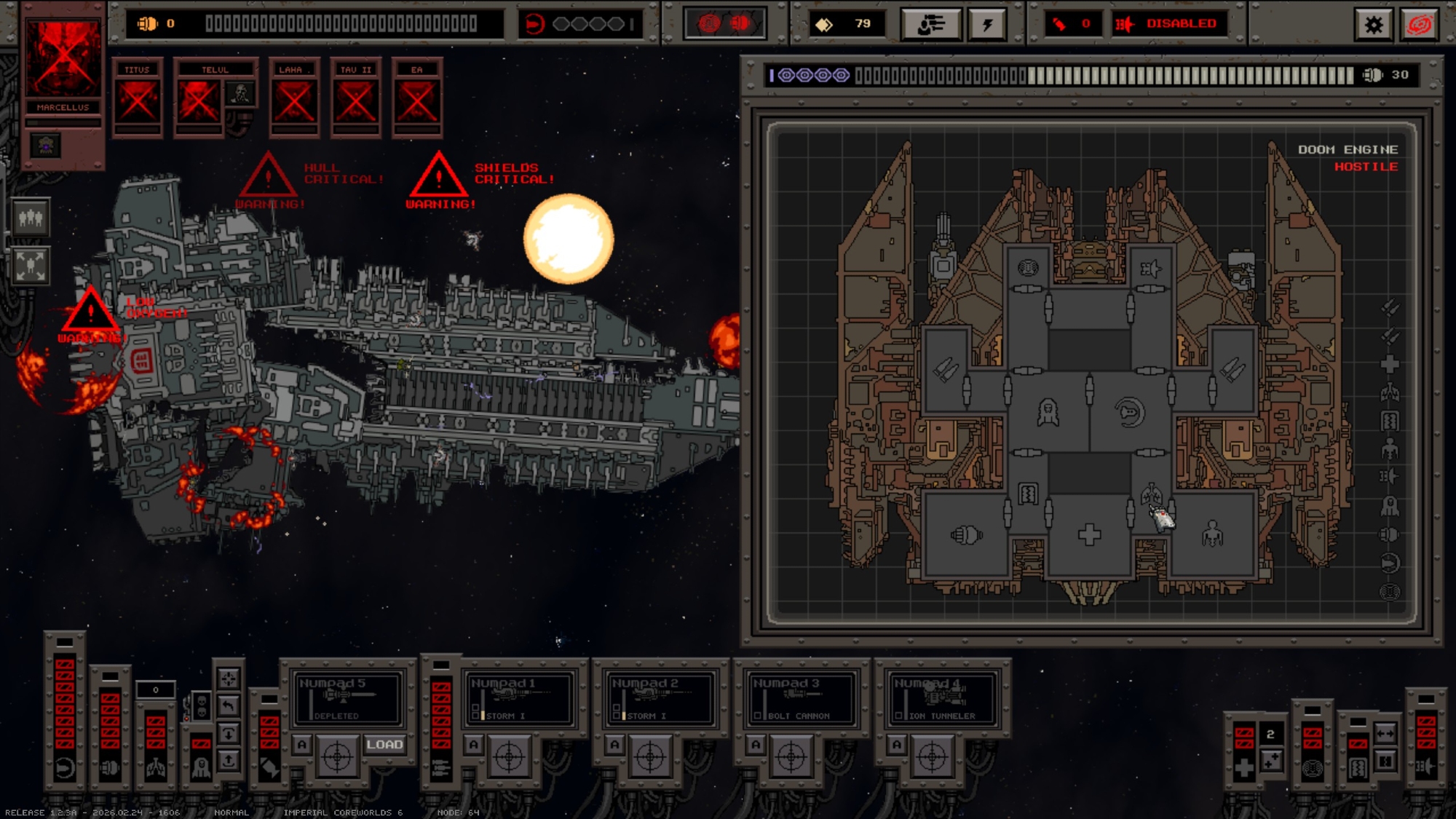Select the Bolt Cannon weapon panel
Screen dimensions: 1456x819
click(x=801, y=699)
